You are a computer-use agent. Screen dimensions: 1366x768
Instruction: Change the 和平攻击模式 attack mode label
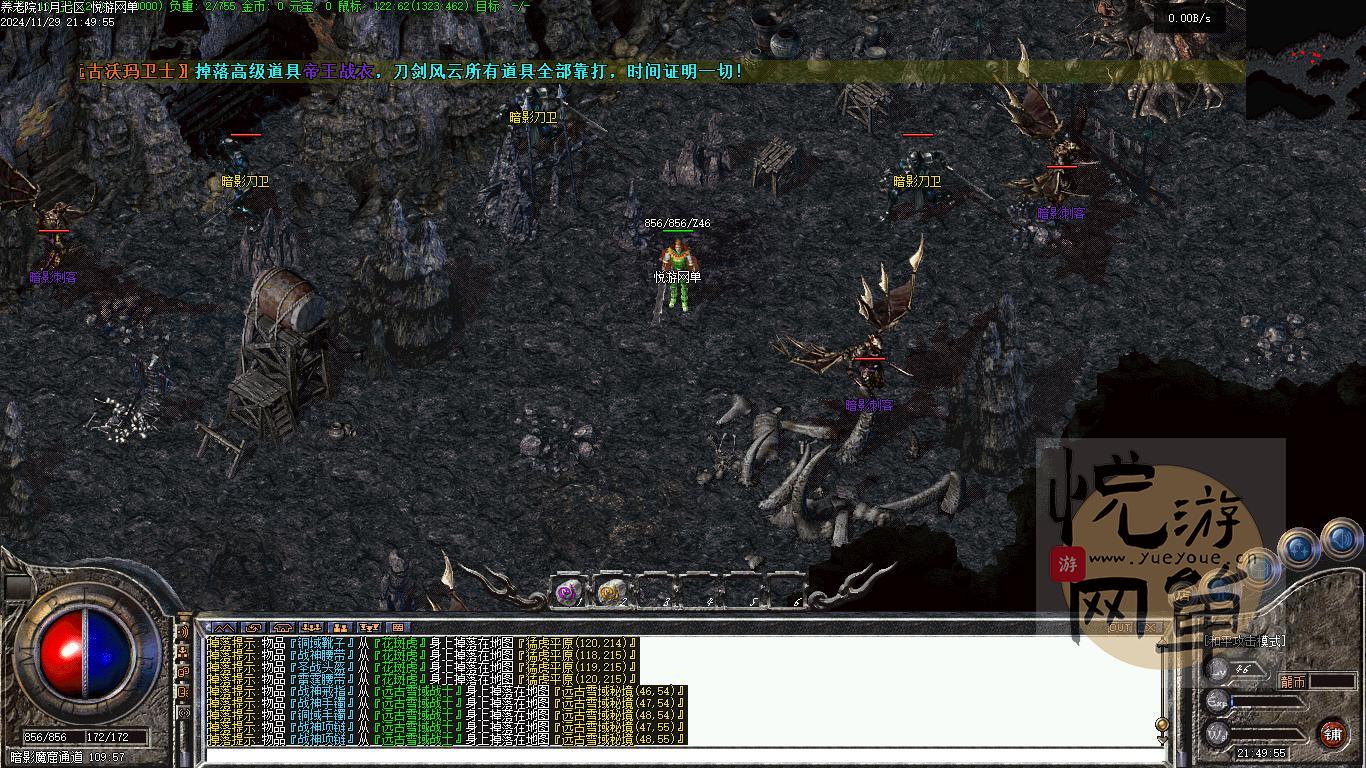point(1245,641)
